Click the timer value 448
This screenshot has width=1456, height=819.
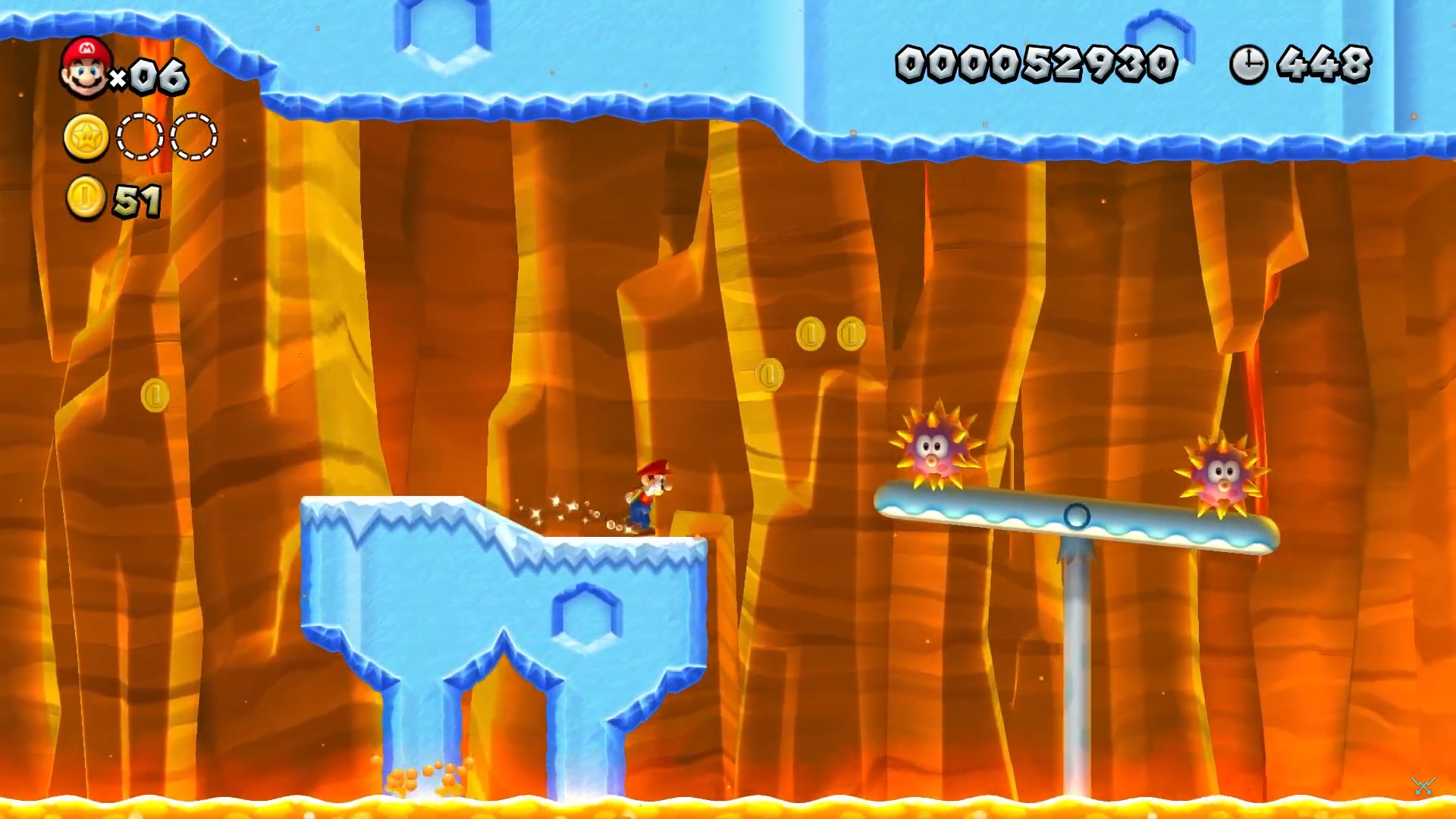(x=1323, y=64)
